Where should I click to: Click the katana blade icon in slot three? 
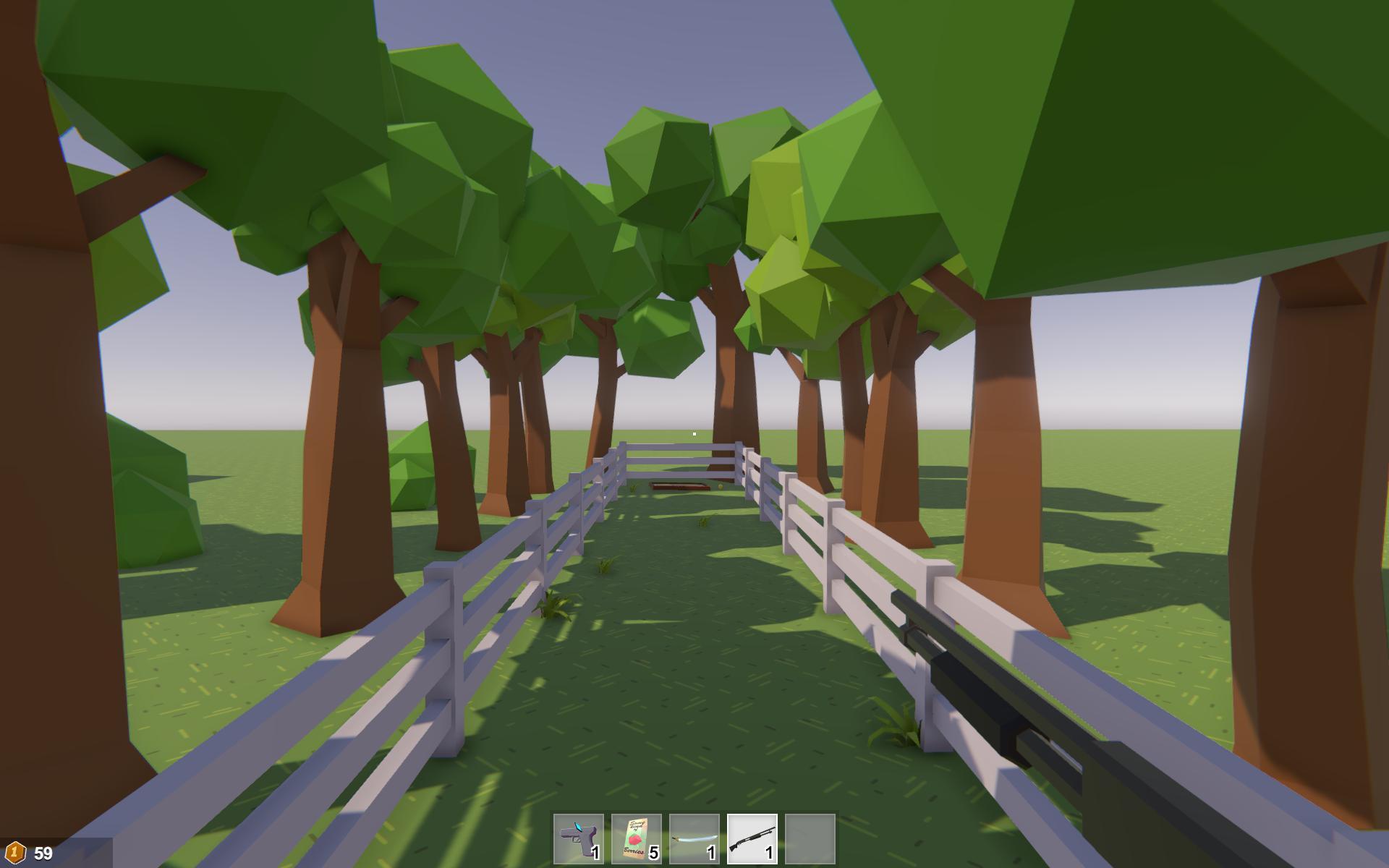coord(694,838)
